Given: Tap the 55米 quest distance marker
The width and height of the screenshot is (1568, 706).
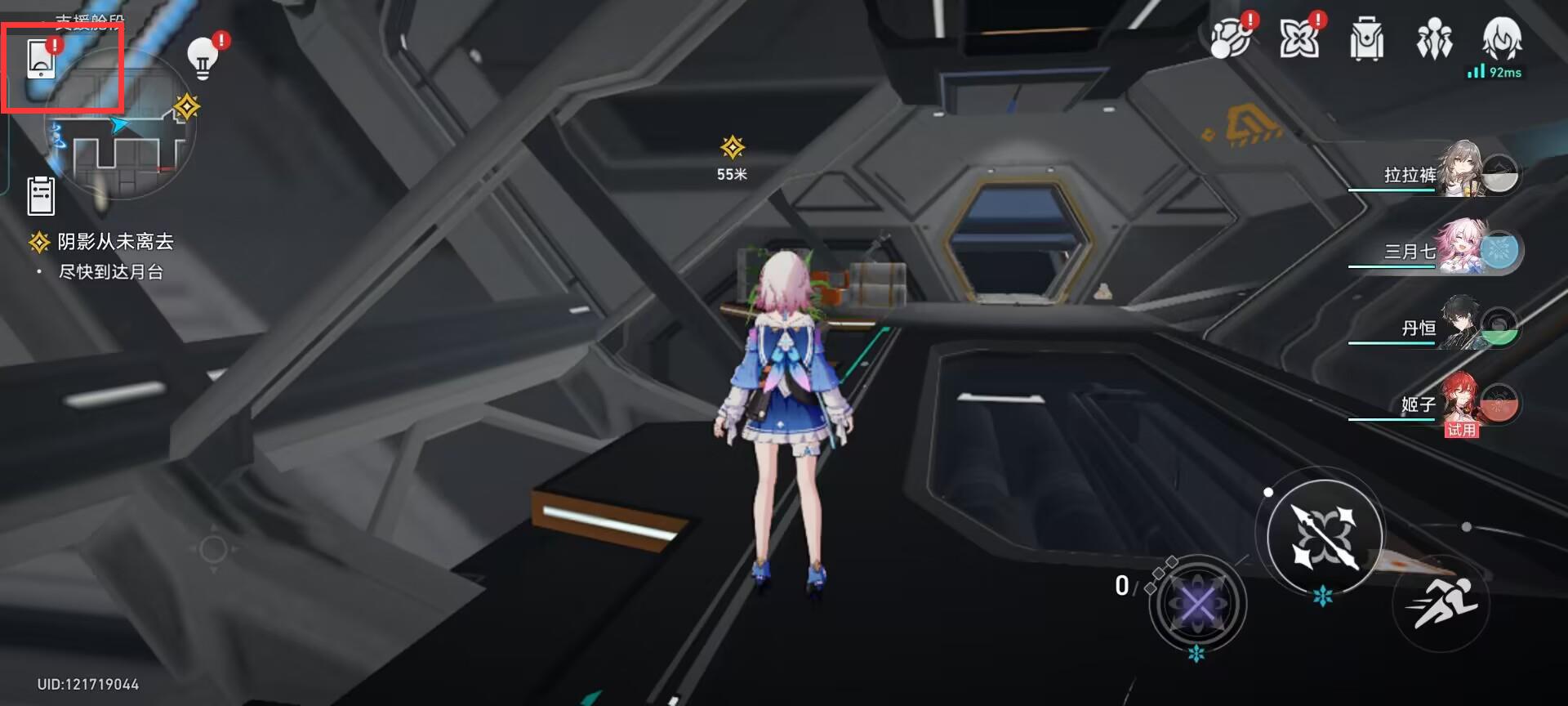Looking at the screenshot, I should pyautogui.click(x=733, y=157).
